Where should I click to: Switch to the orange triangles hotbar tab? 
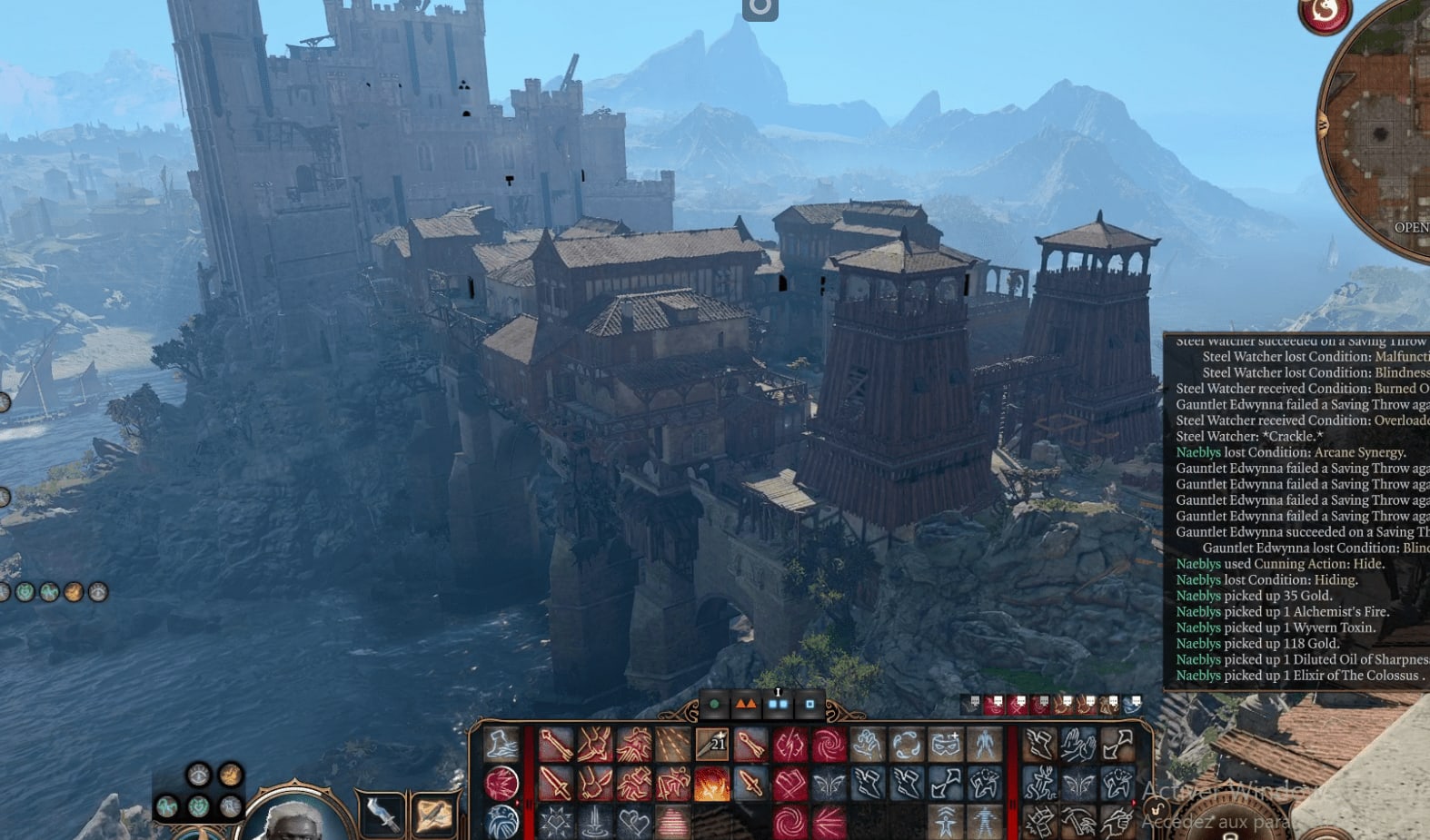(x=746, y=704)
